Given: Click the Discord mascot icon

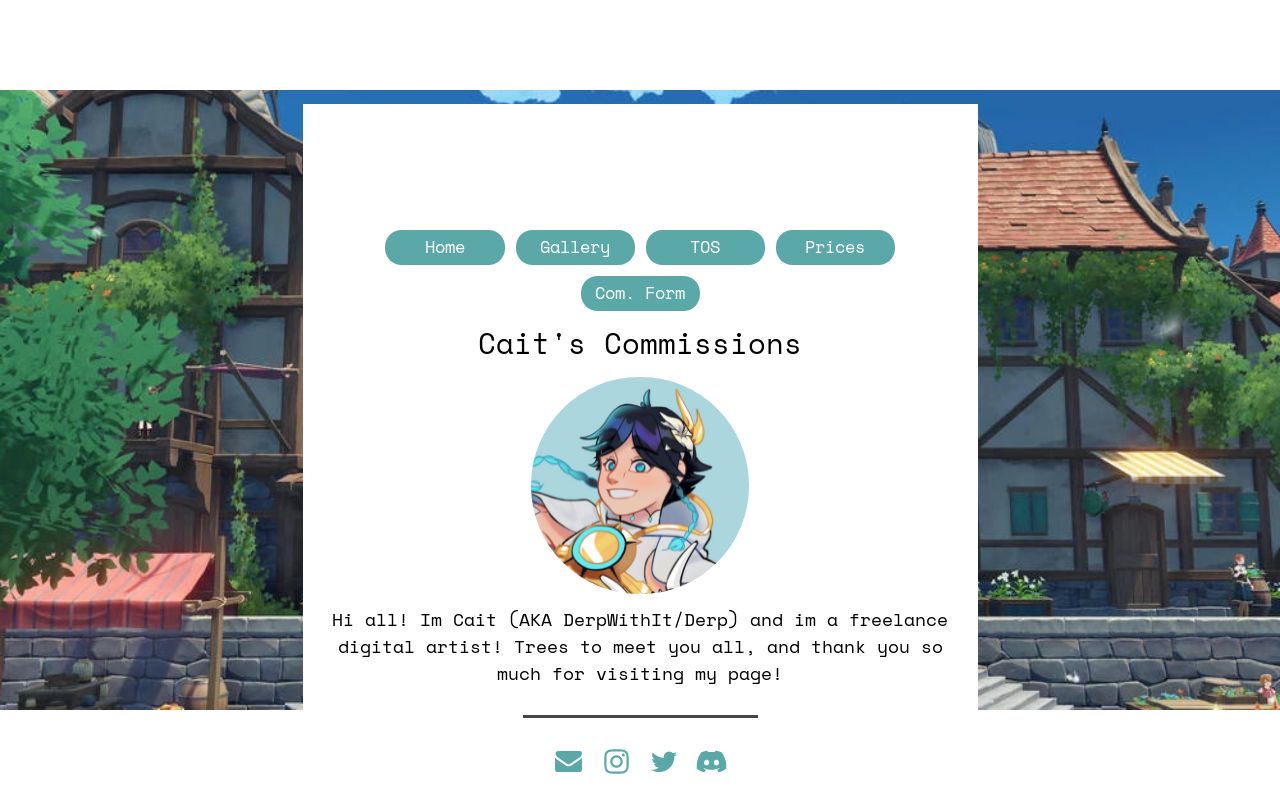Looking at the screenshot, I should [711, 761].
